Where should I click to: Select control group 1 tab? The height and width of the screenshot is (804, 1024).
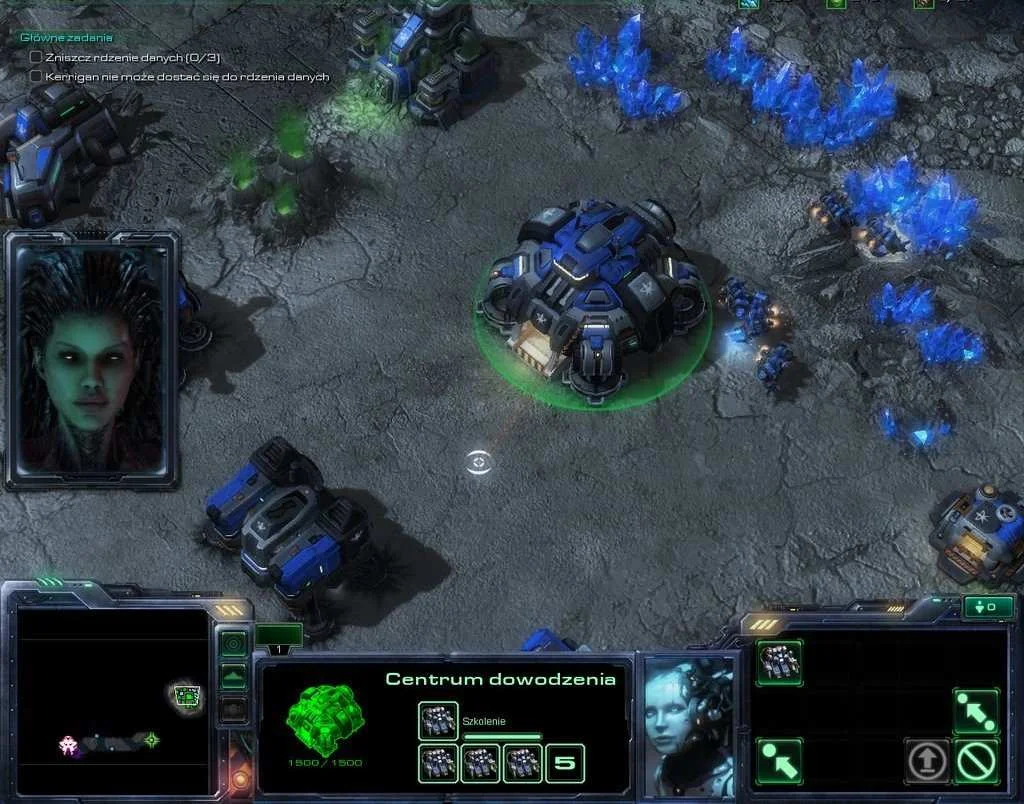278,636
